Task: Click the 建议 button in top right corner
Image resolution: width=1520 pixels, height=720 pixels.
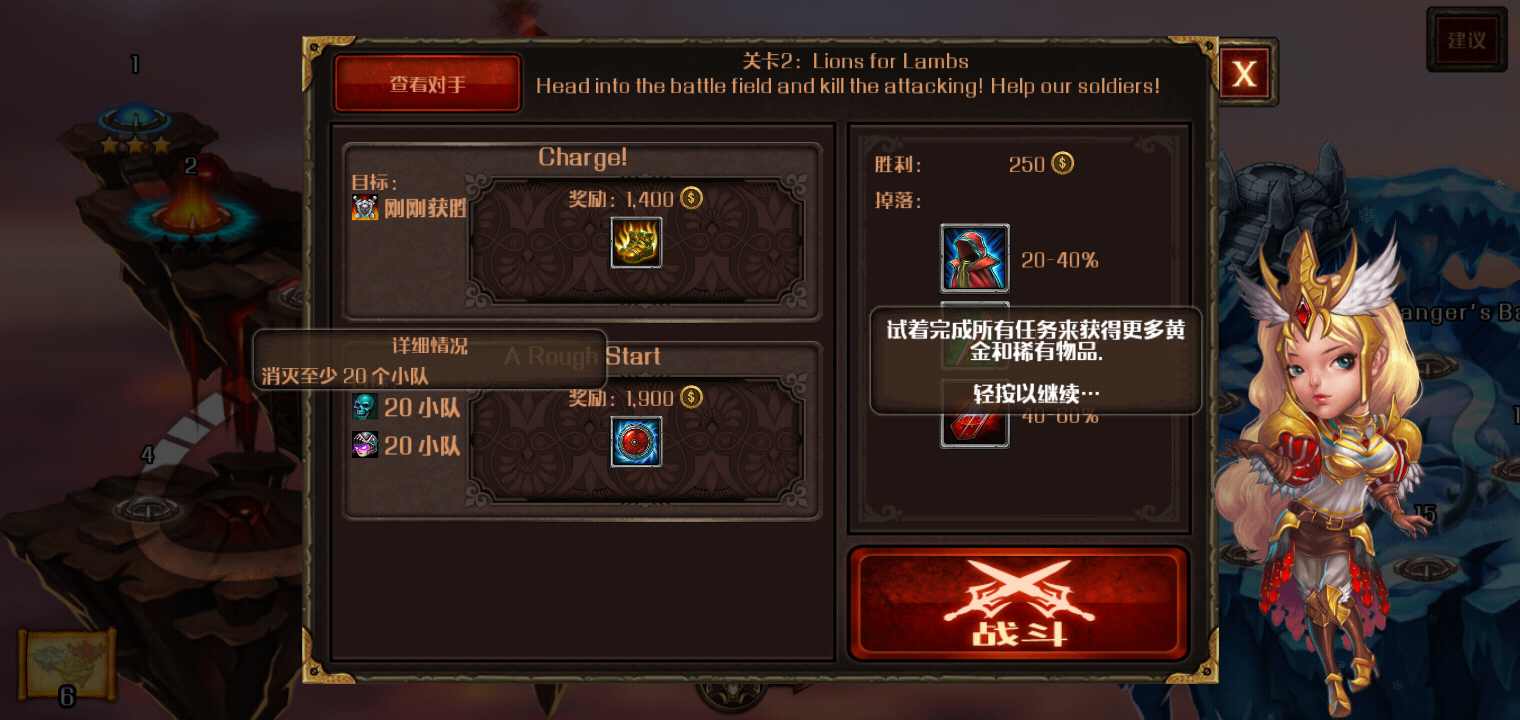Action: (x=1466, y=39)
